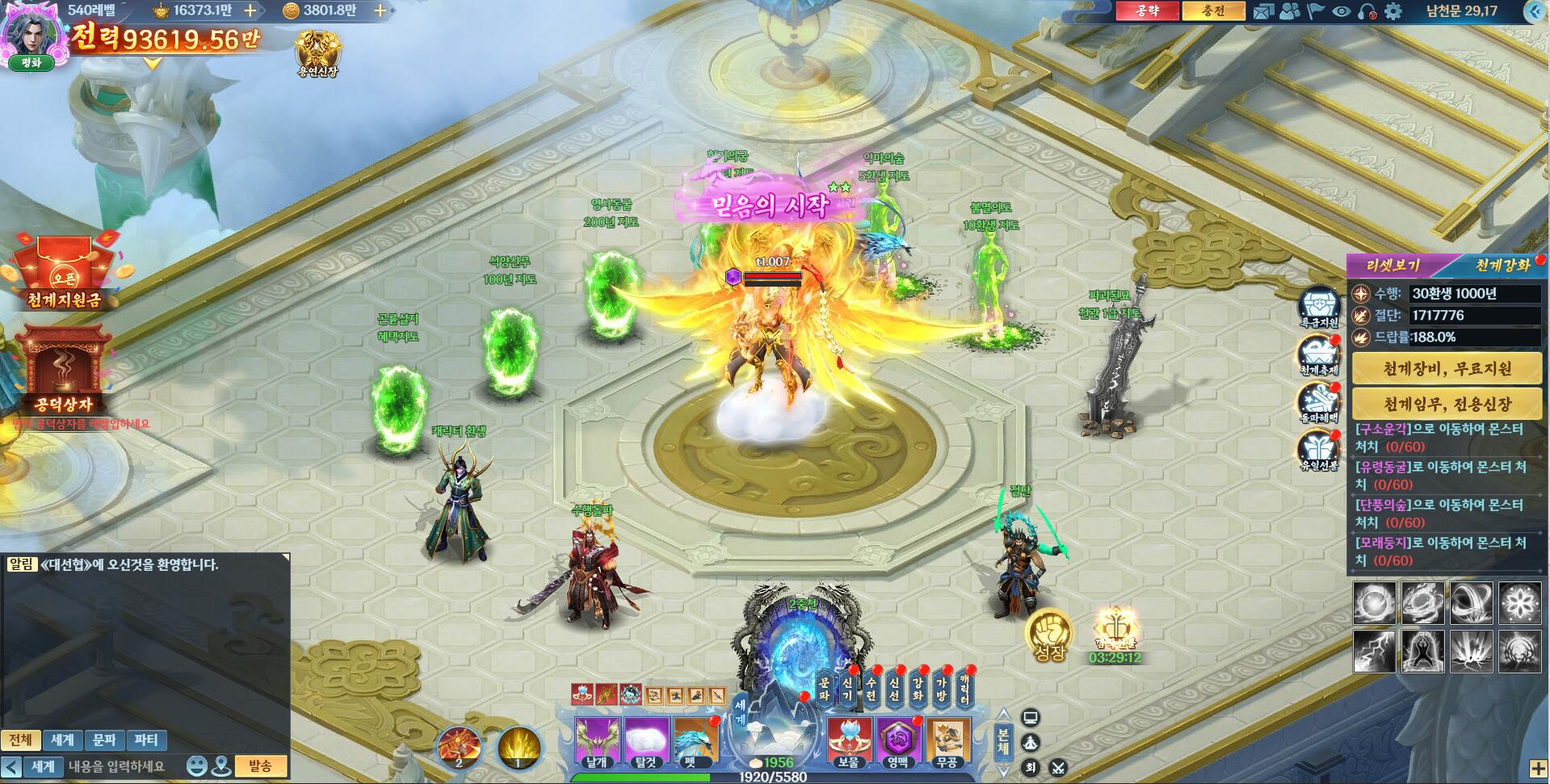1550x784 pixels.
Task: Click the 성장 growth fist icon
Action: [x=1049, y=635]
